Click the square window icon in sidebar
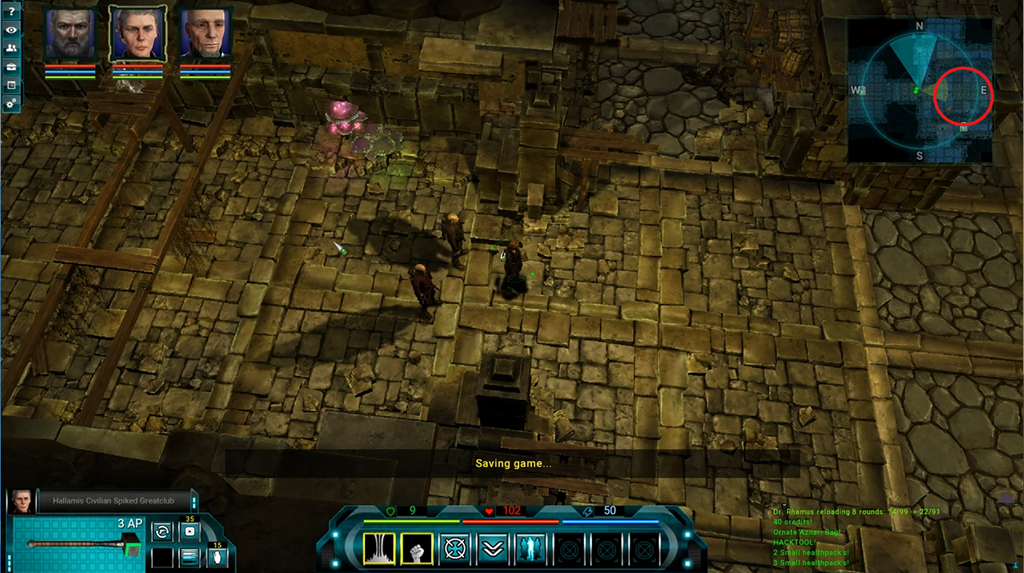 point(11,84)
